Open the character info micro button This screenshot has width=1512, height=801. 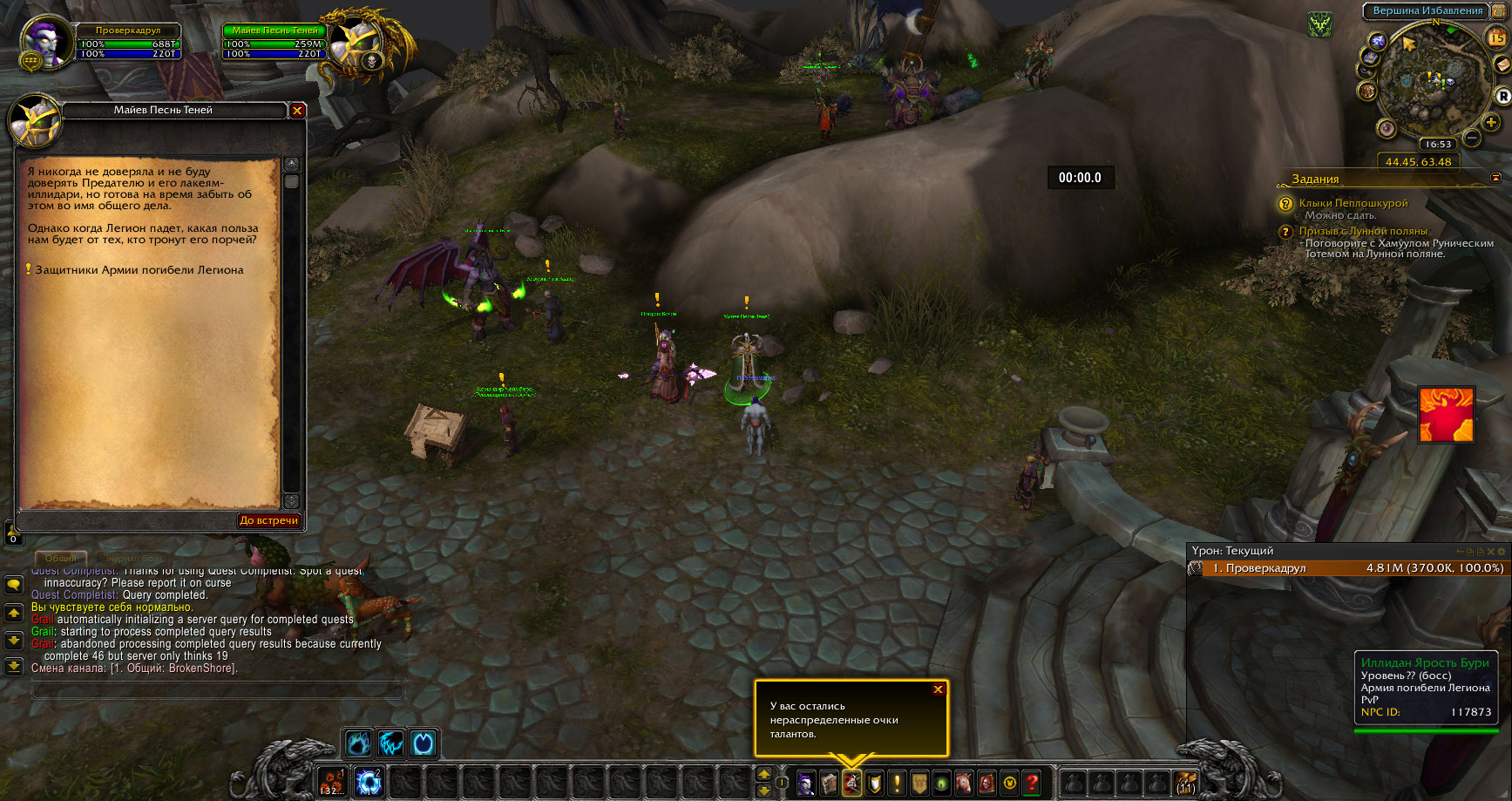pyautogui.click(x=806, y=783)
